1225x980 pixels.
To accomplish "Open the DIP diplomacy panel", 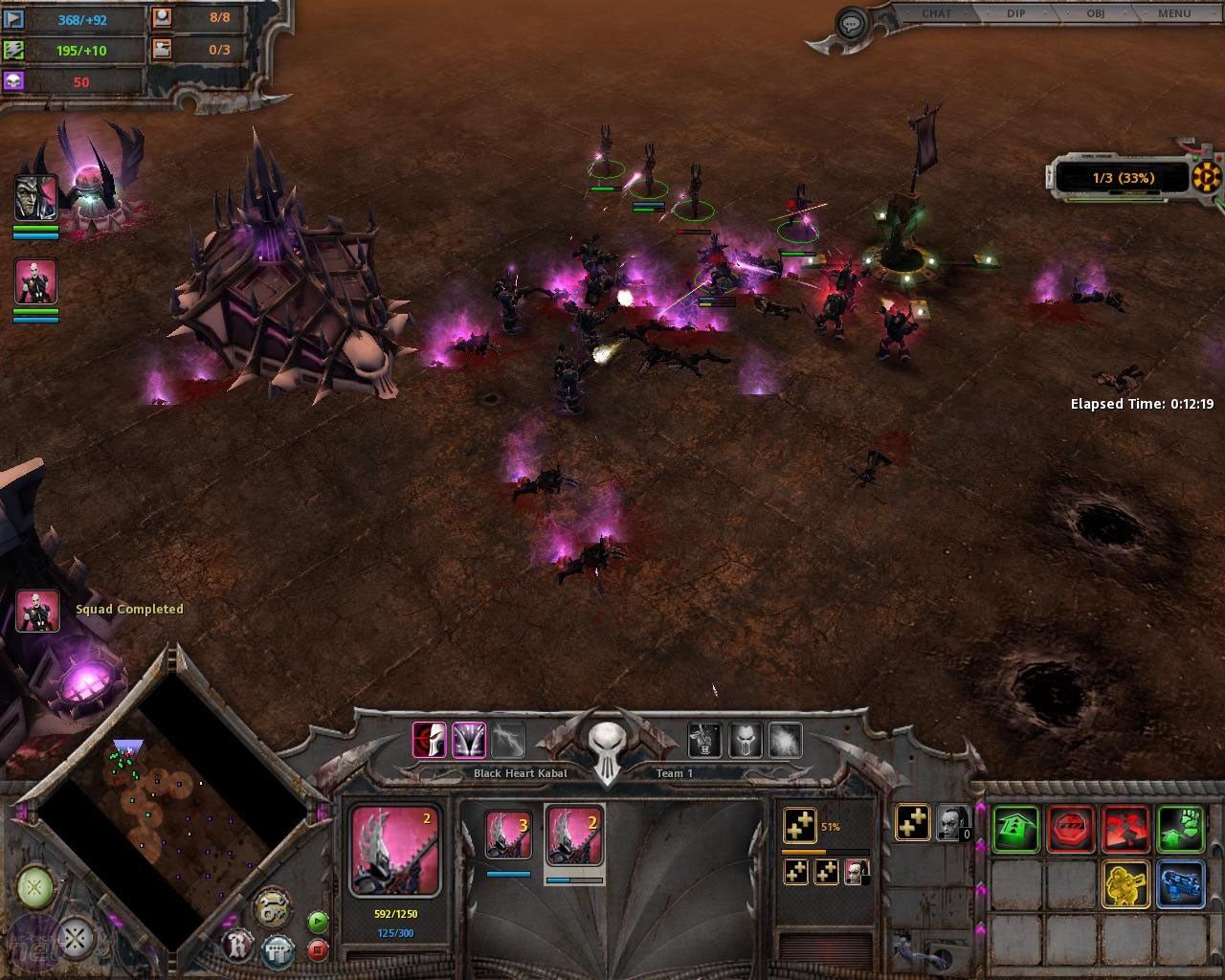I will click(x=1016, y=13).
